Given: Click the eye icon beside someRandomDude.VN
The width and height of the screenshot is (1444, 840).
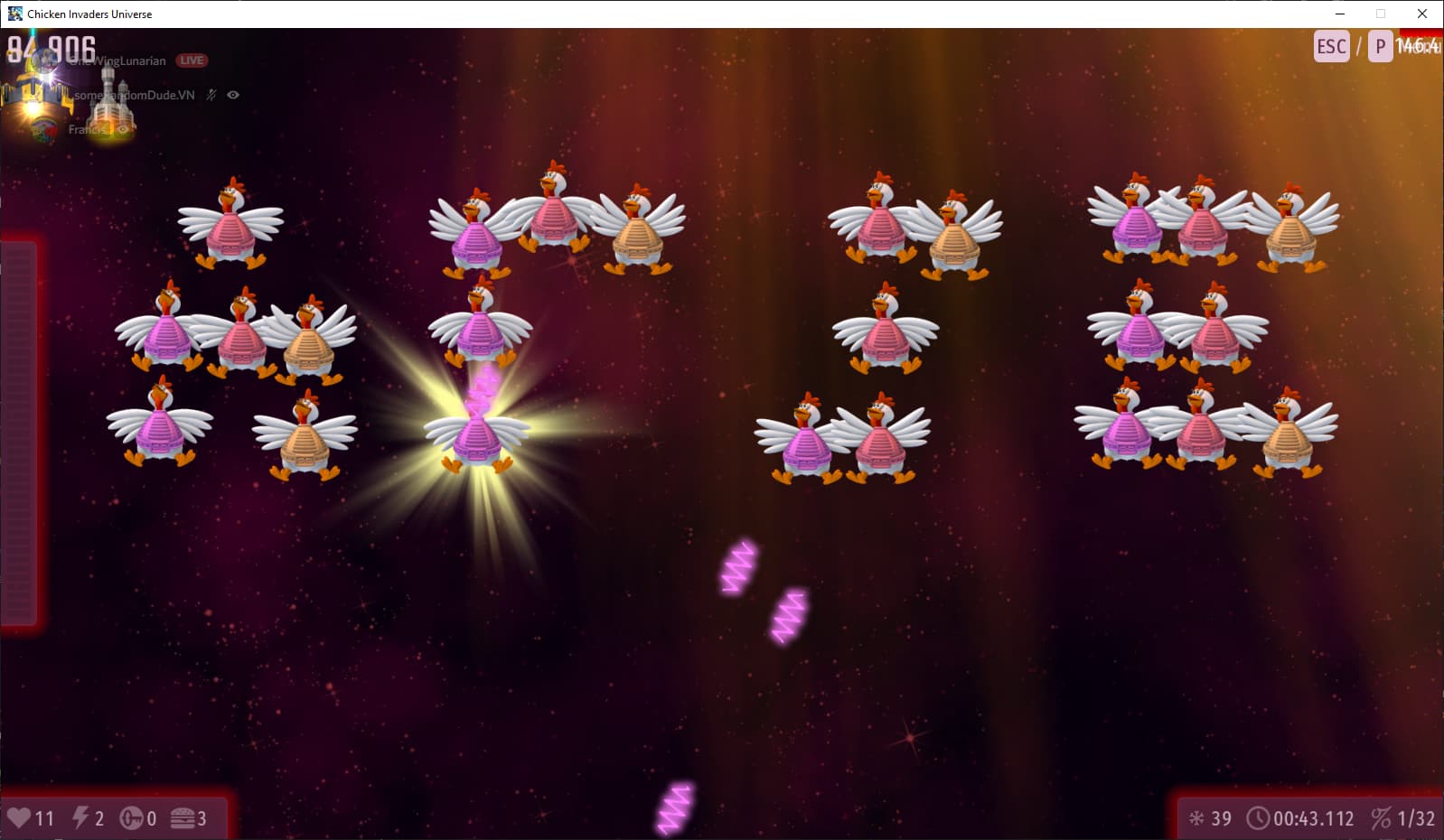Looking at the screenshot, I should [233, 95].
